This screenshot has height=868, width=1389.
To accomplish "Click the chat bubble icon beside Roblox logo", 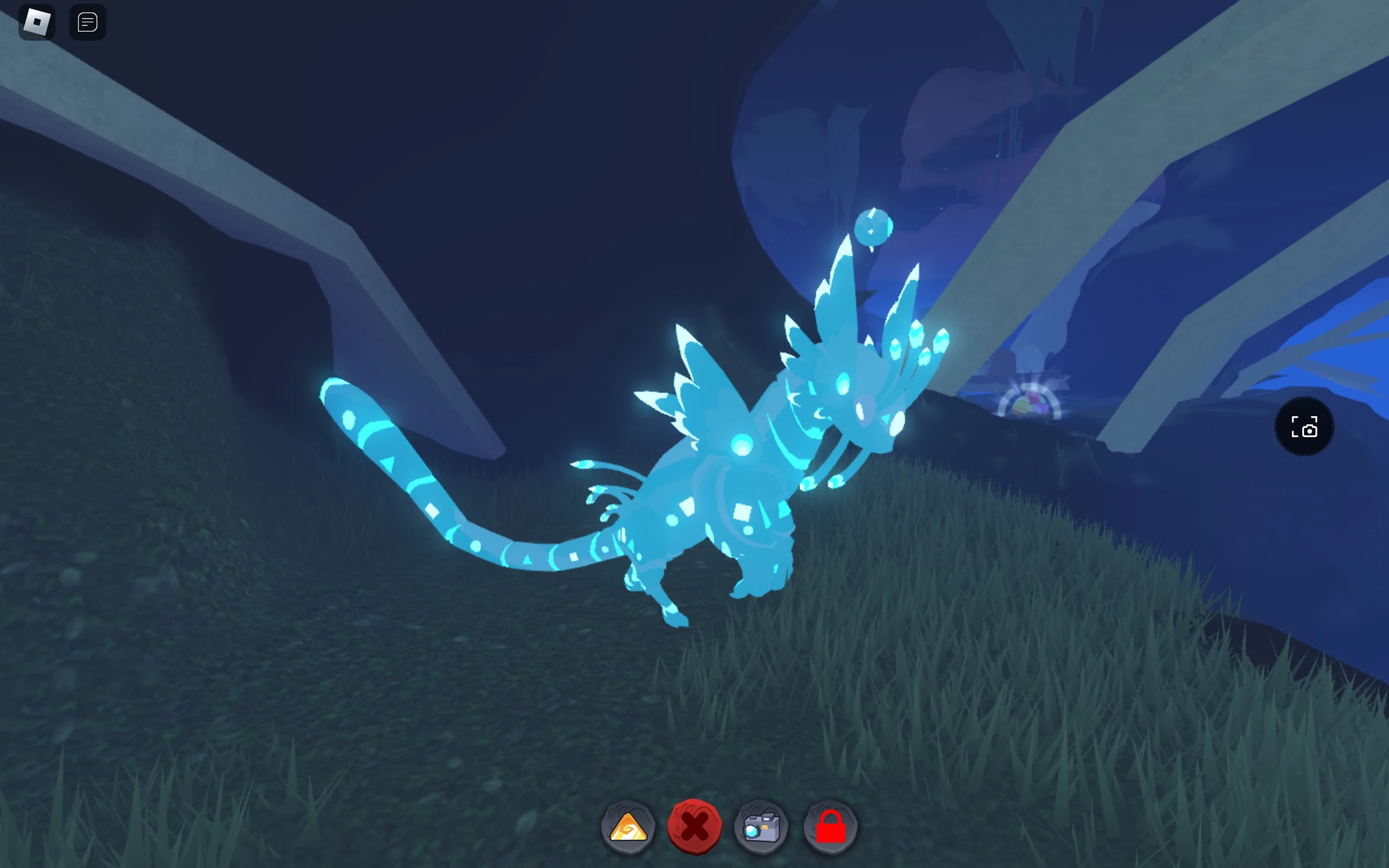I will (87, 21).
